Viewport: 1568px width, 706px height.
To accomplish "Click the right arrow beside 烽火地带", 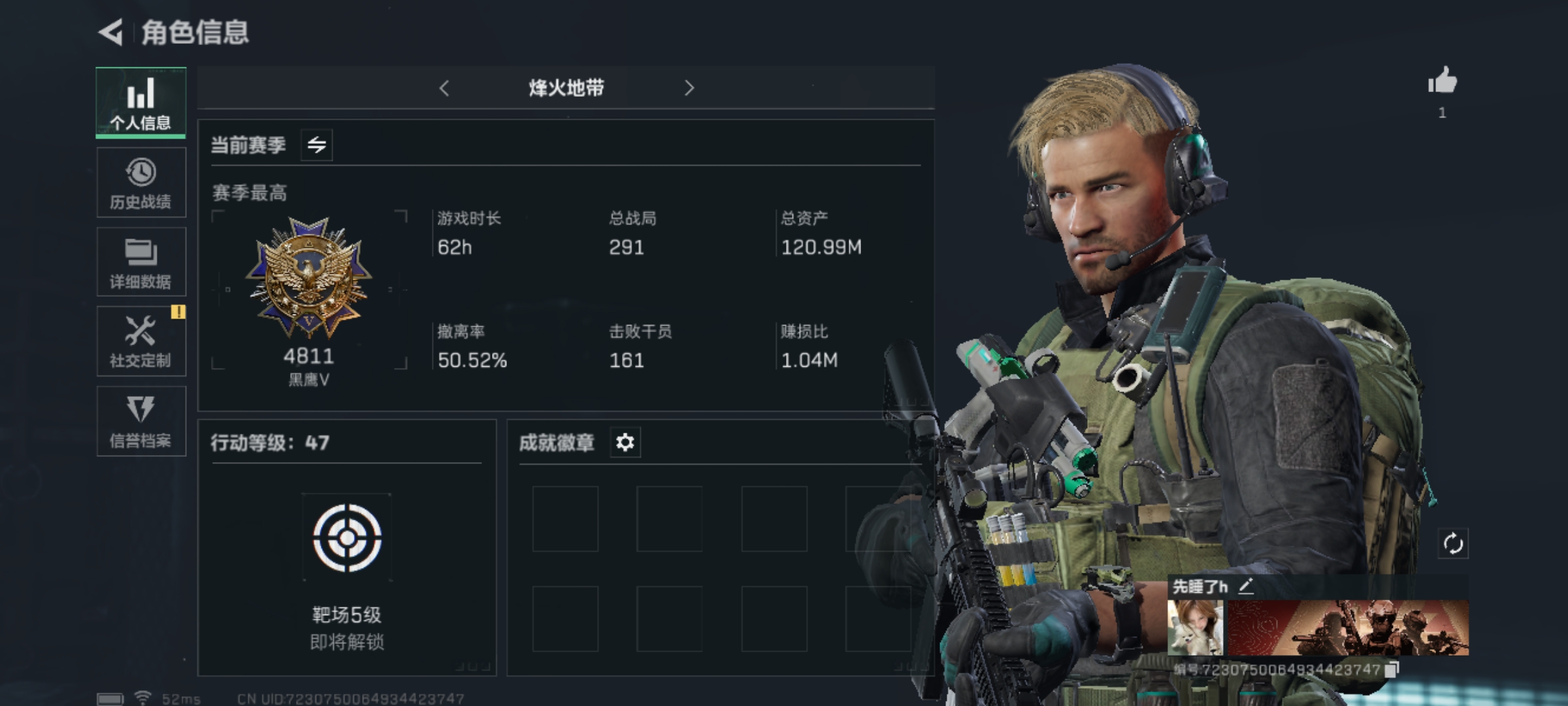I will [x=689, y=88].
